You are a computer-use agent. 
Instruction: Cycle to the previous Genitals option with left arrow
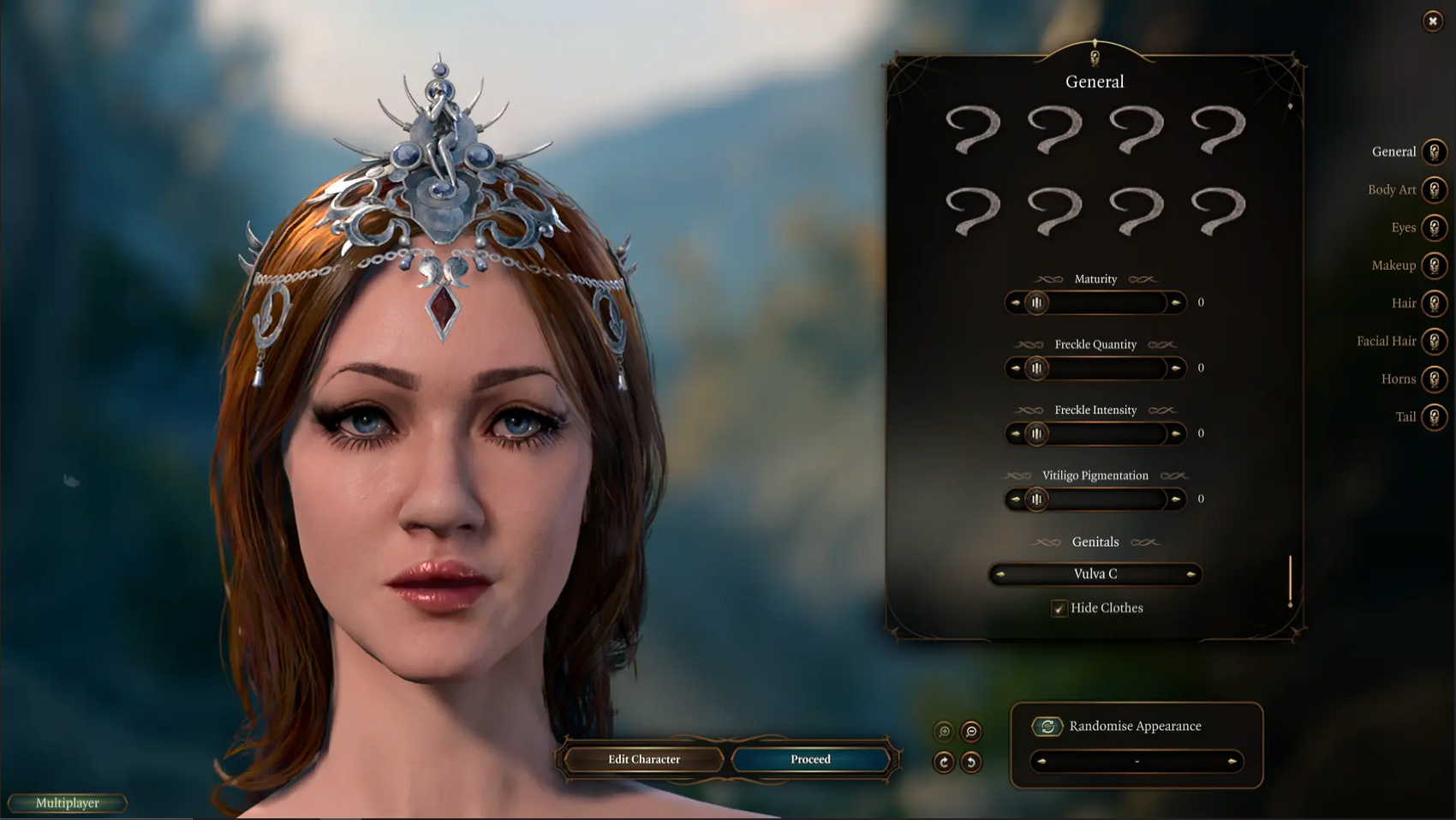click(1000, 574)
